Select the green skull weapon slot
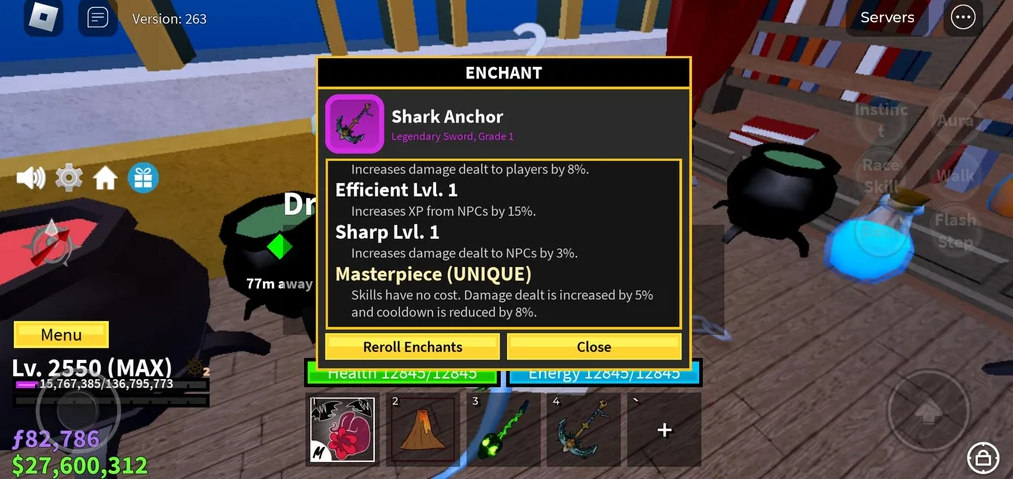 point(501,429)
